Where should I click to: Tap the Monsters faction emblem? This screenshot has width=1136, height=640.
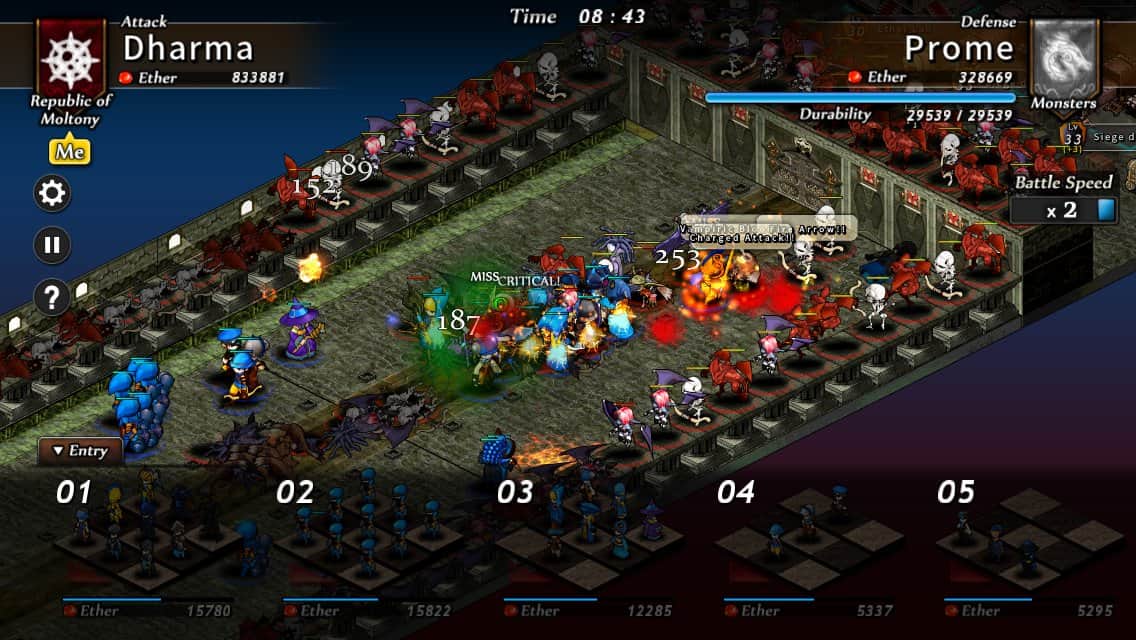pyautogui.click(x=1064, y=58)
